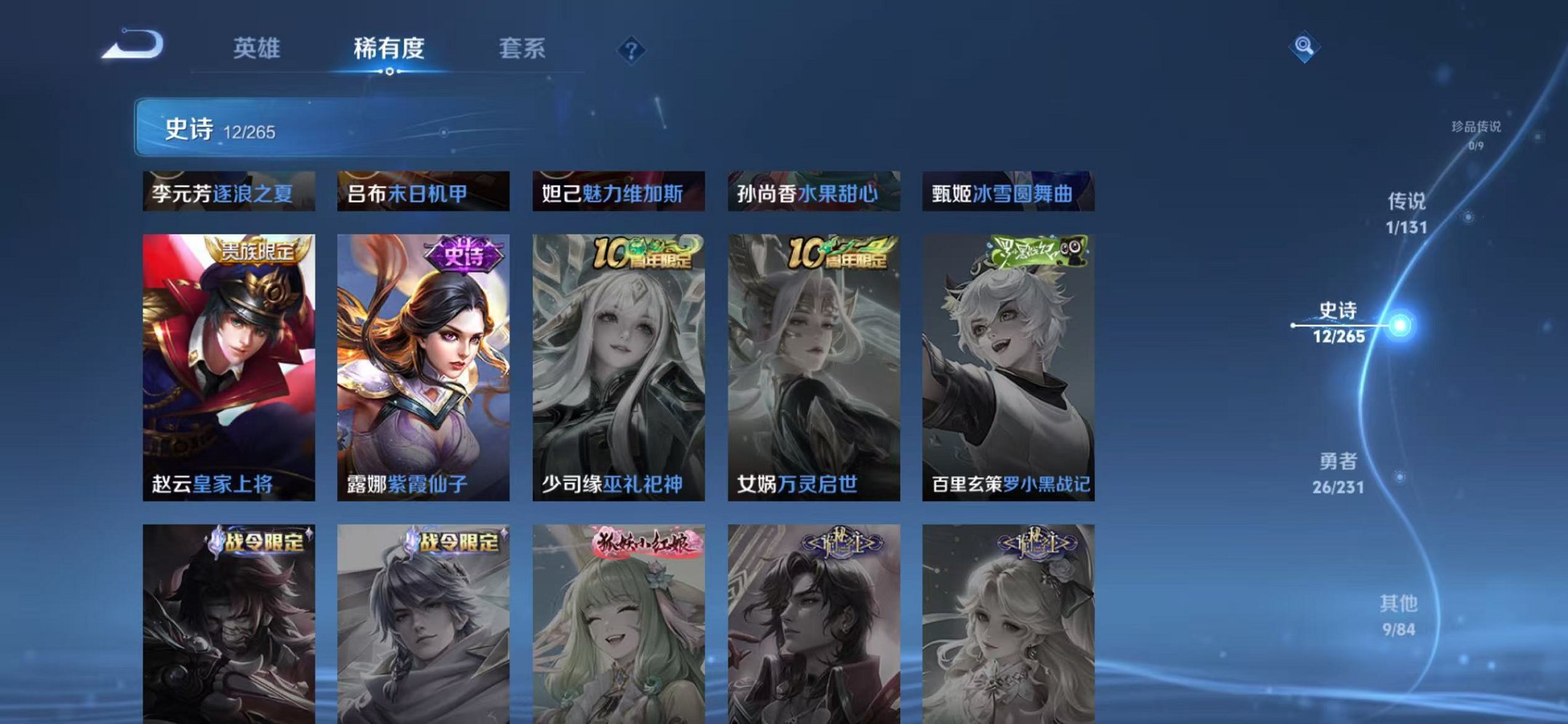Reselect the 稀有度 tab
The height and width of the screenshot is (724, 1568).
[389, 48]
